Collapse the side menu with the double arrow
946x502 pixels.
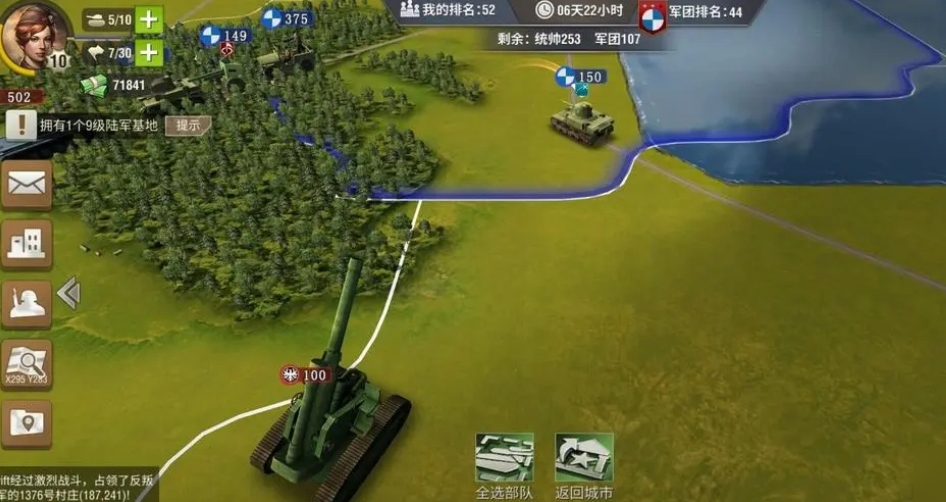68,293
